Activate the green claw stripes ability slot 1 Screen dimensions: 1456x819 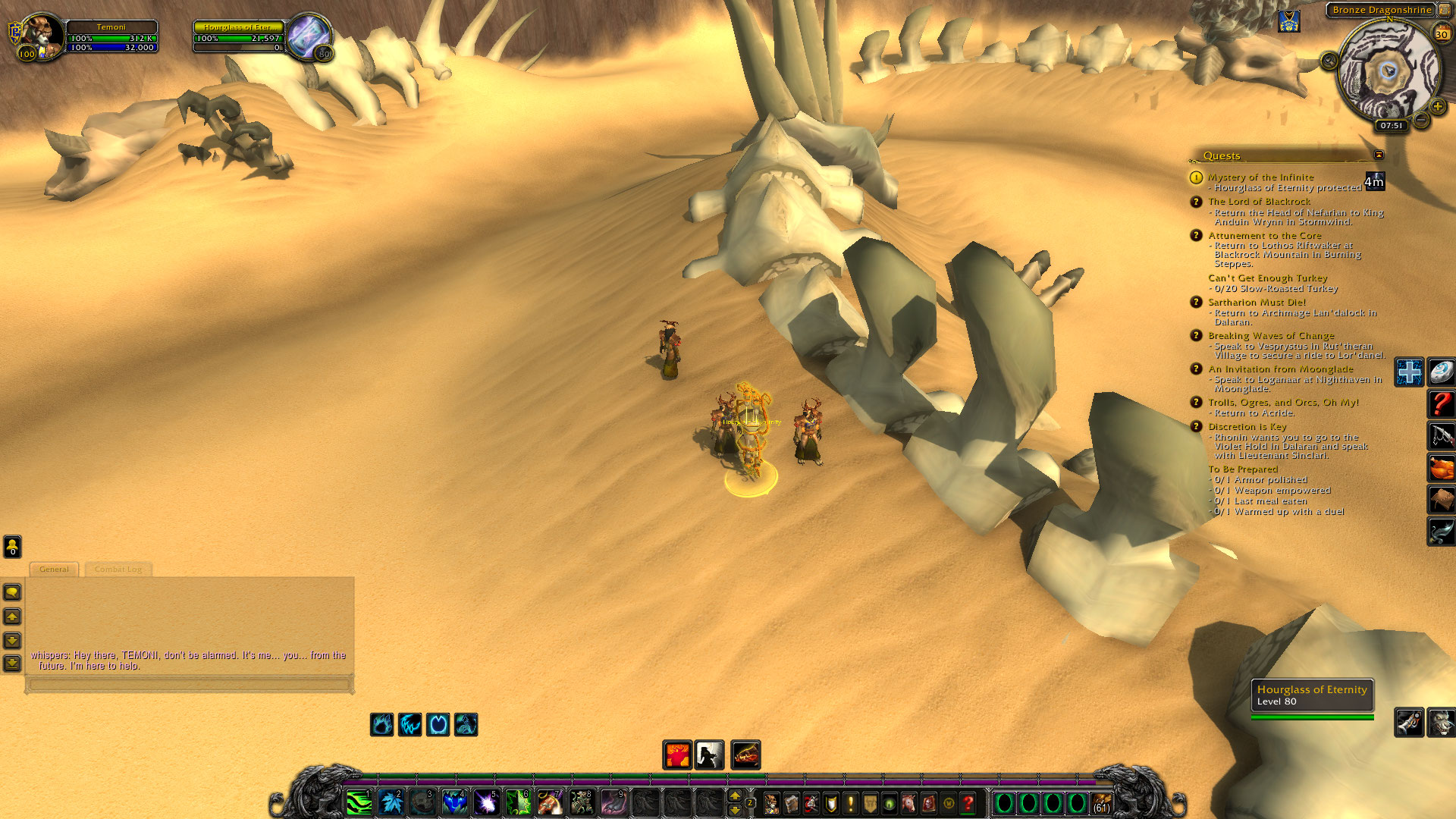(x=359, y=802)
